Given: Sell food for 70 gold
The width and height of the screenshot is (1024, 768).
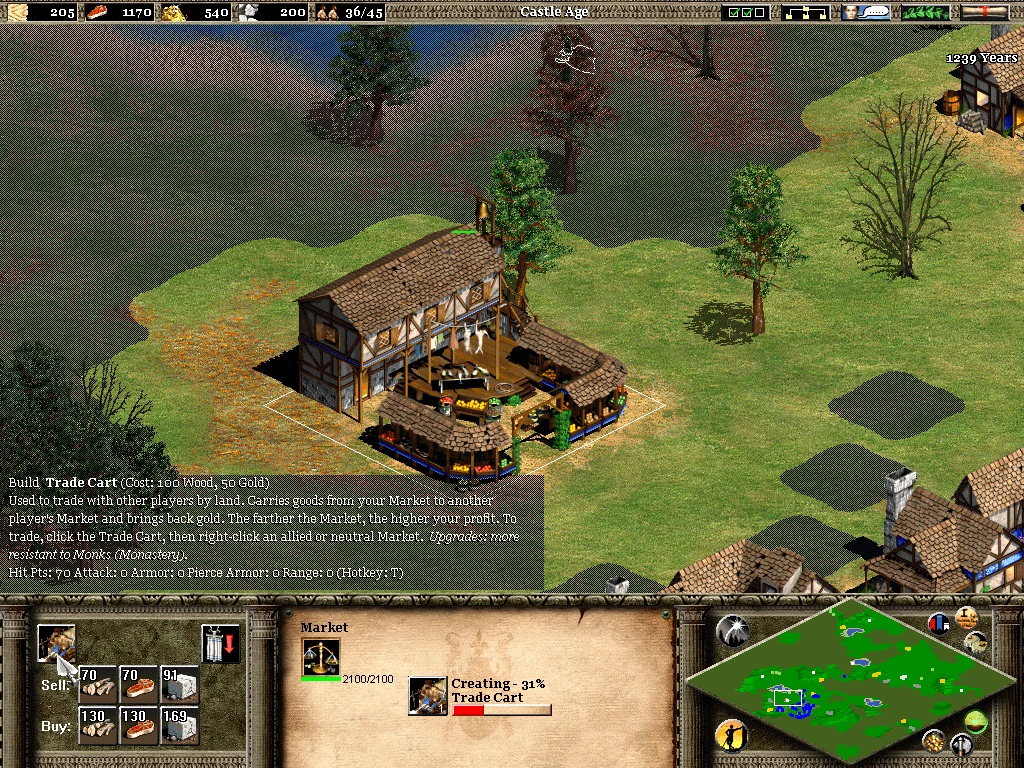Looking at the screenshot, I should click(139, 685).
